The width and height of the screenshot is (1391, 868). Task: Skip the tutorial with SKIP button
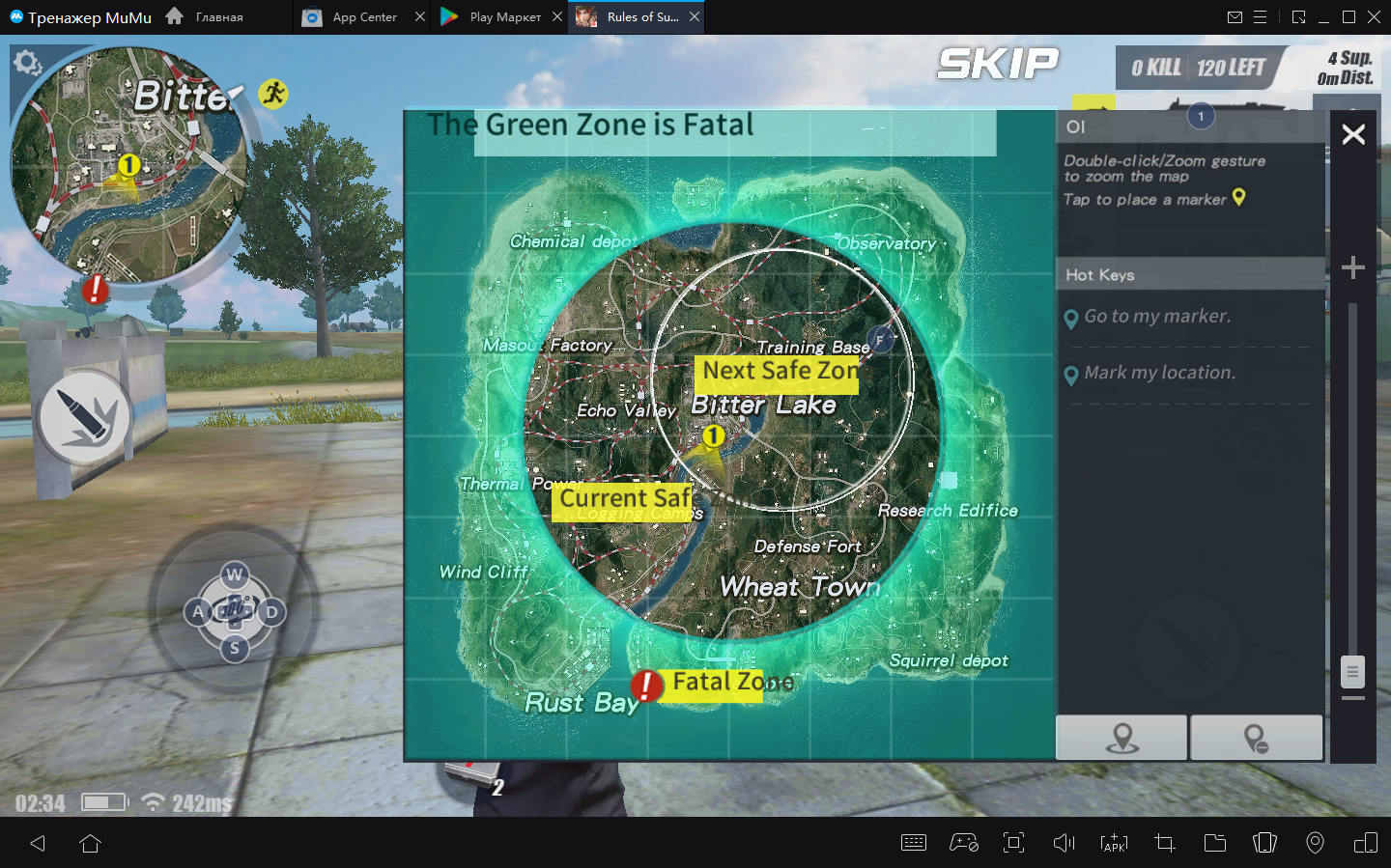tap(997, 65)
